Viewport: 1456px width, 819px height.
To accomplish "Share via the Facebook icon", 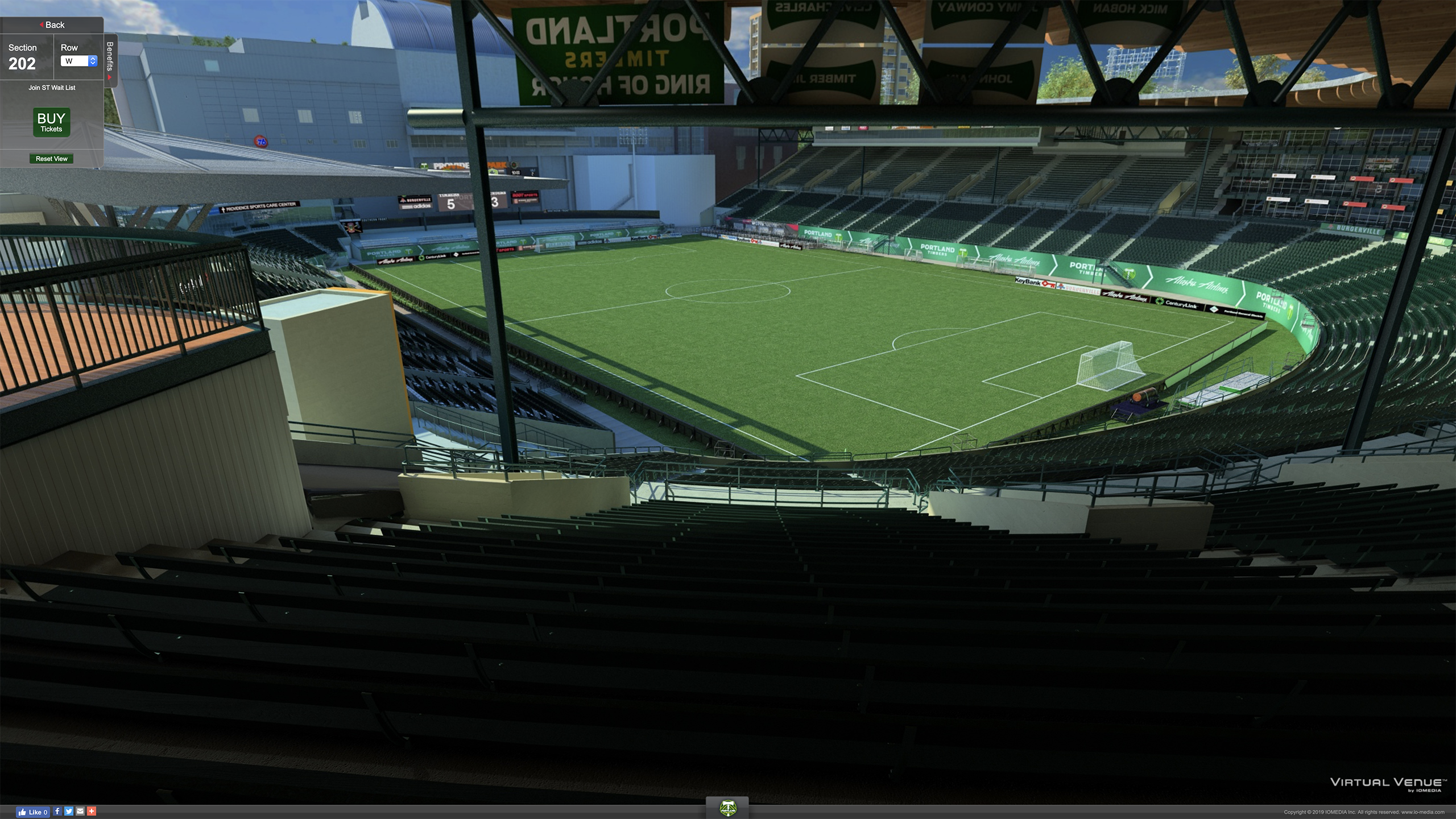I will tap(57, 812).
